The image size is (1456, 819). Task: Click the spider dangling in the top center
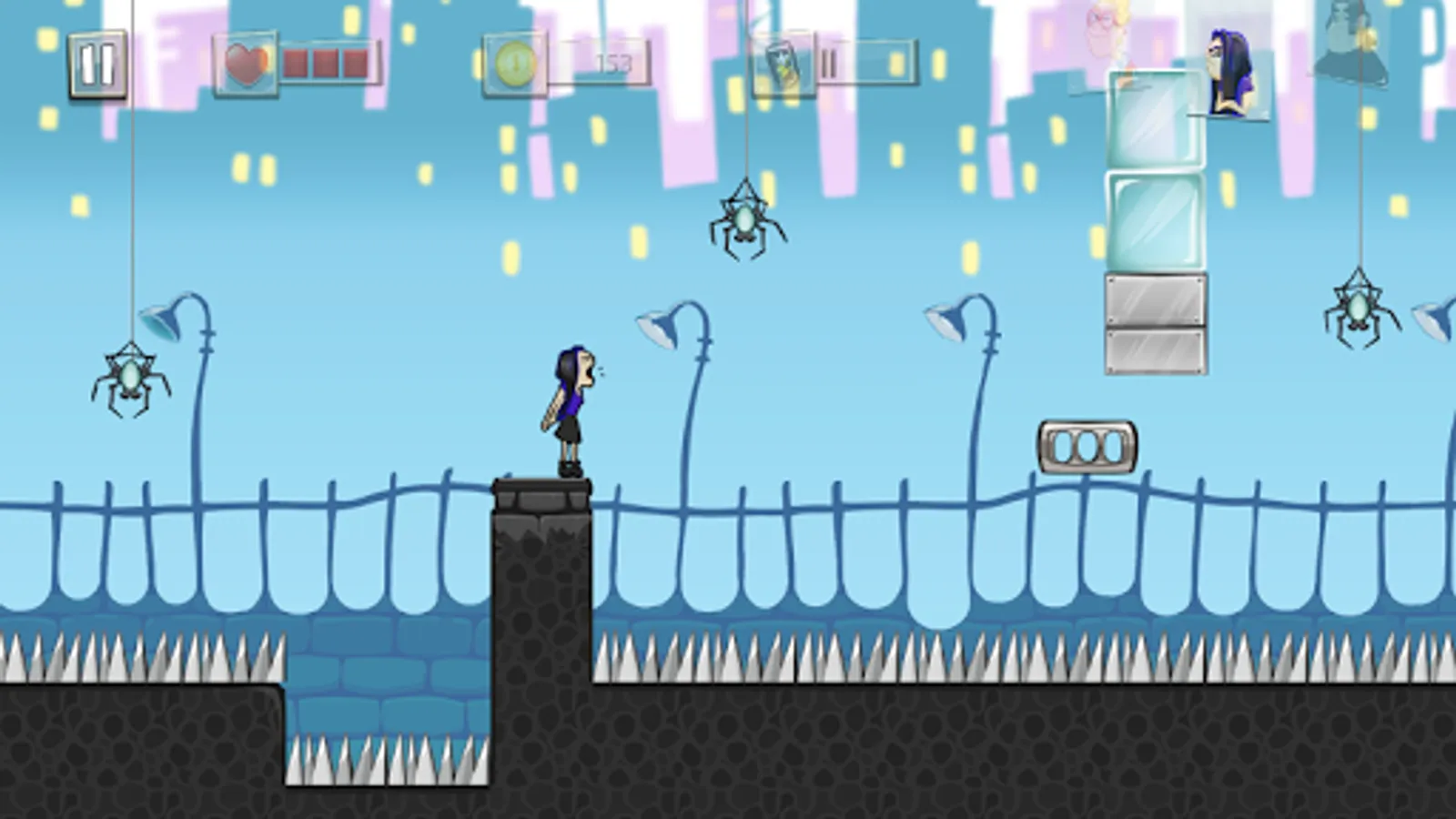[746, 218]
